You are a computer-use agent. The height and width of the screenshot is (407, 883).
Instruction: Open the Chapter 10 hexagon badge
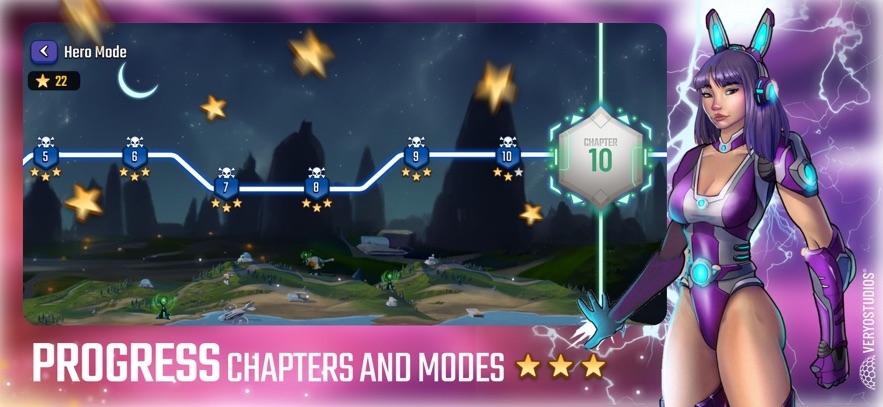(600, 155)
